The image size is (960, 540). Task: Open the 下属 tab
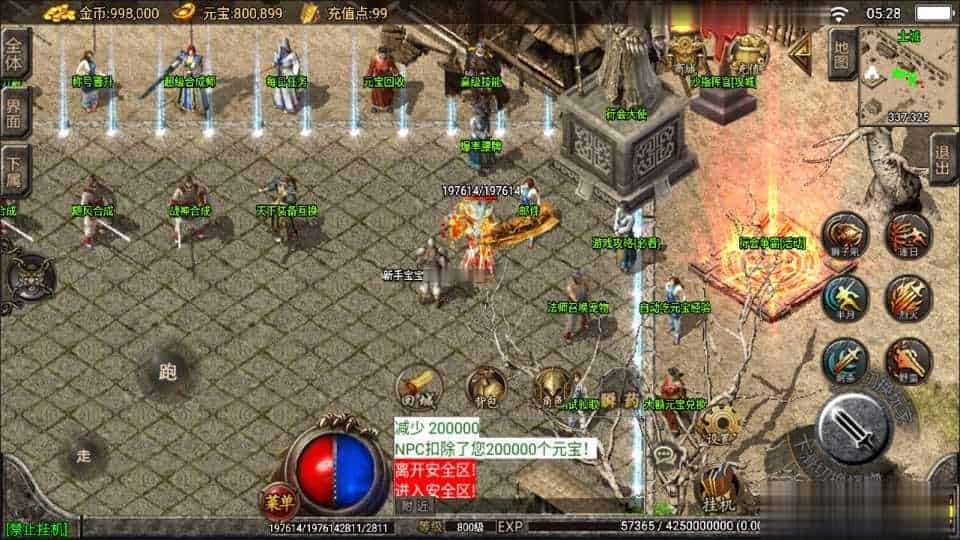(15, 166)
